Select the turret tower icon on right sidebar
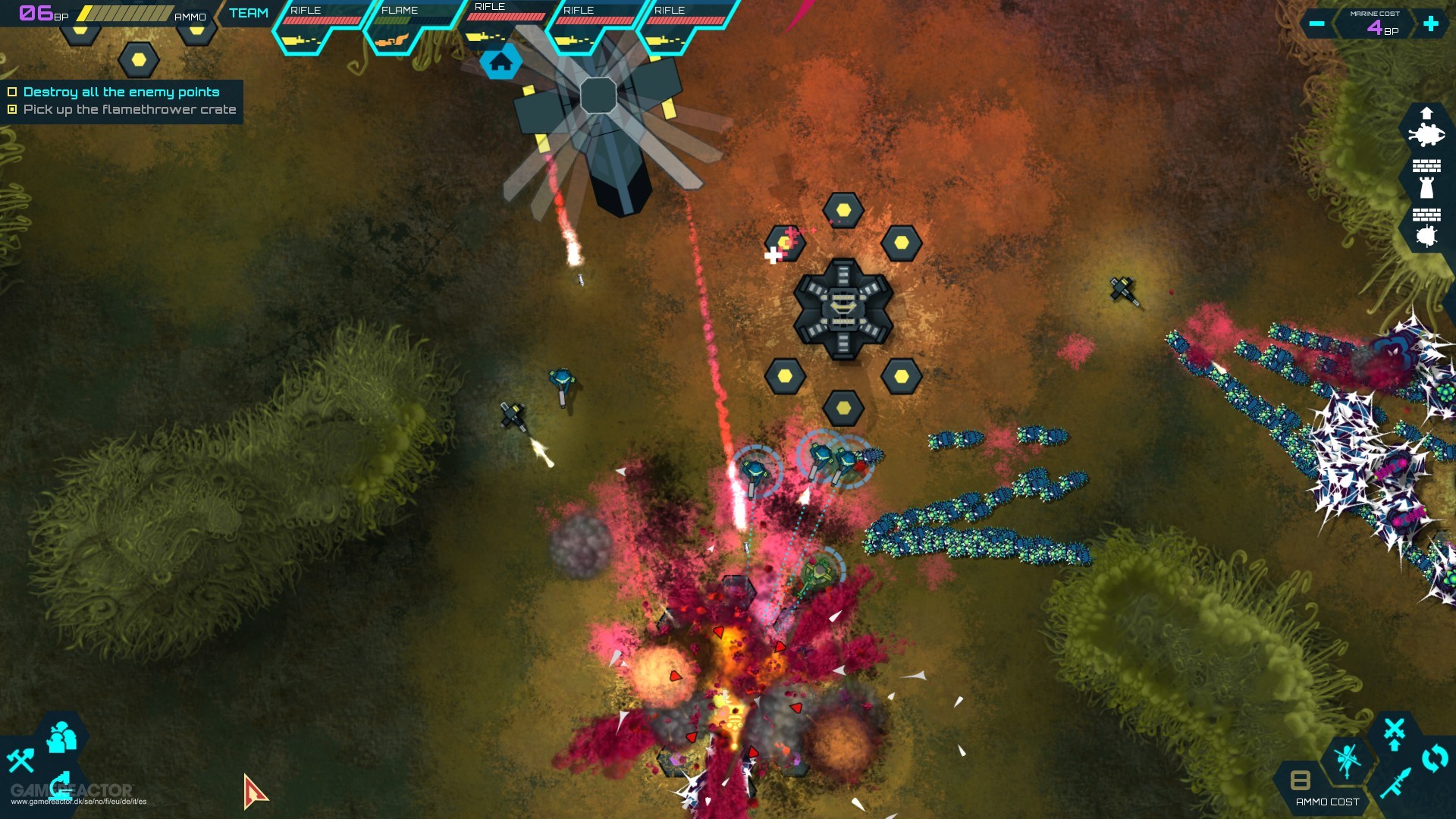Image resolution: width=1456 pixels, height=819 pixels. click(x=1426, y=187)
